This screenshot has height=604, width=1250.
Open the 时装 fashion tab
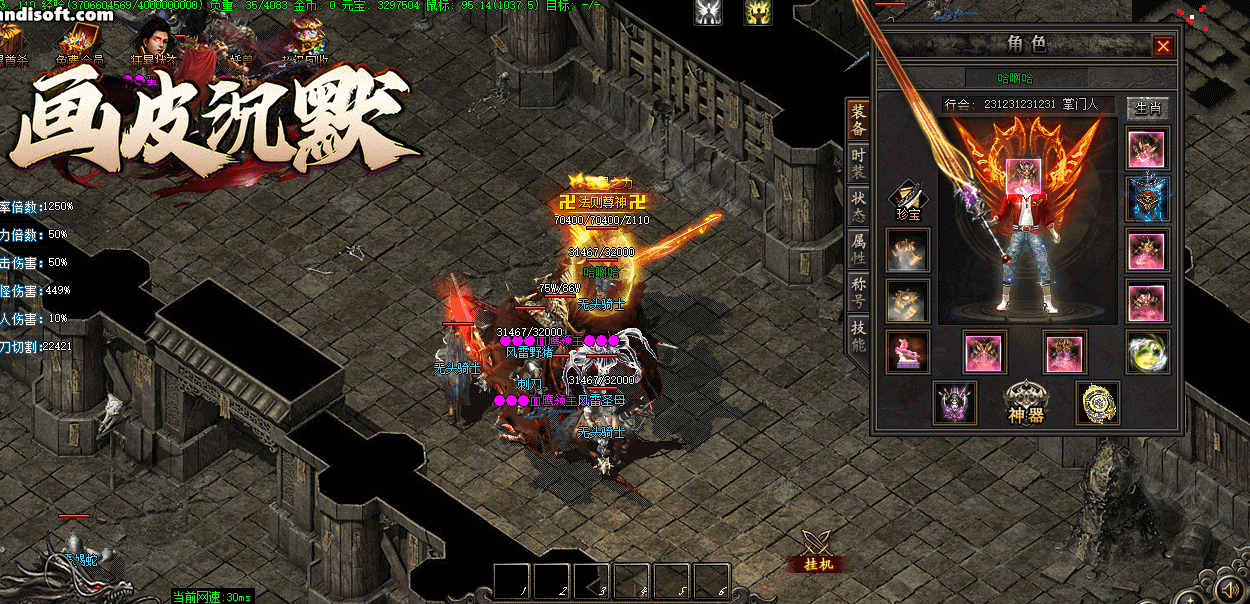point(858,166)
